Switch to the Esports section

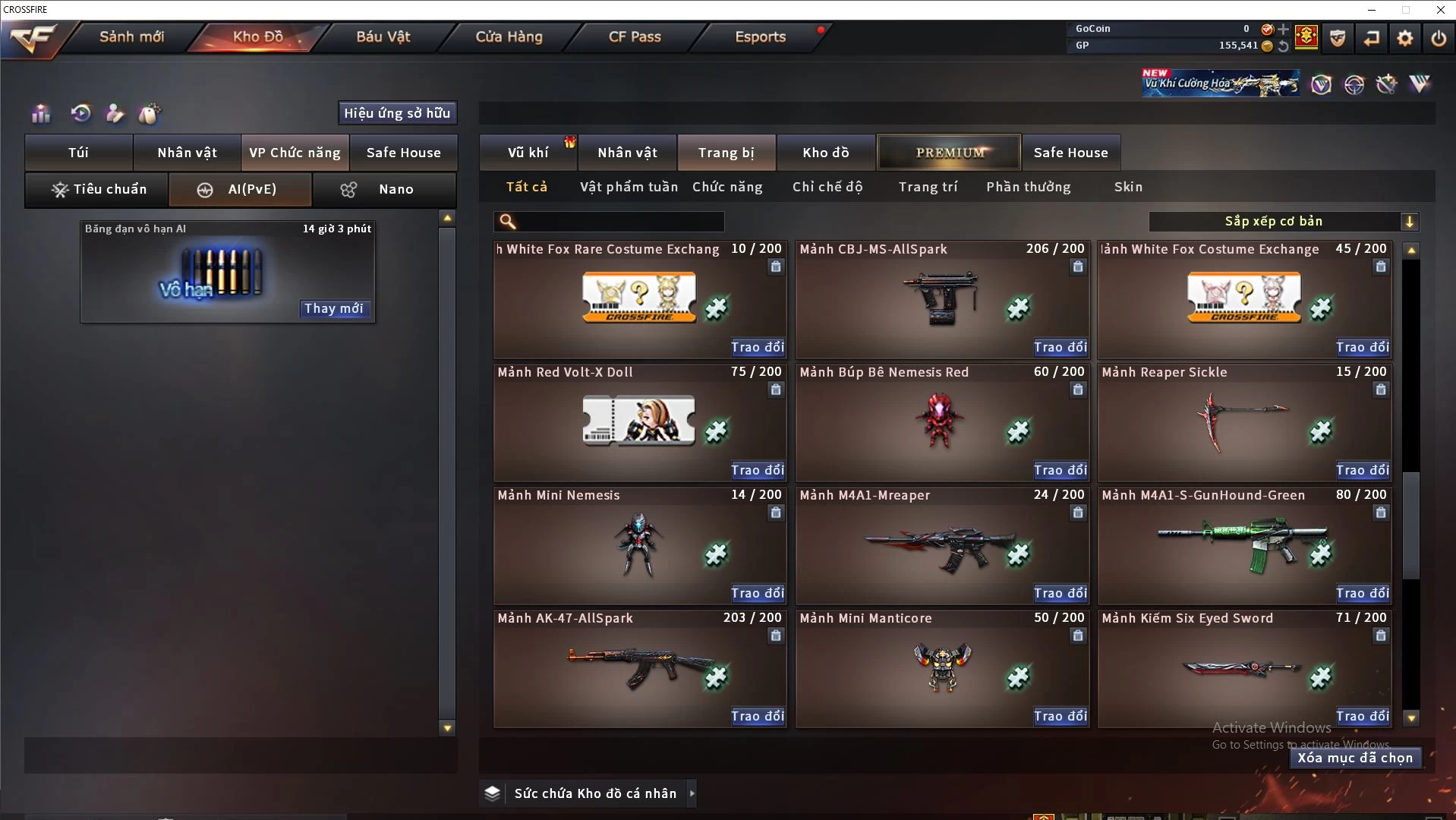click(760, 36)
